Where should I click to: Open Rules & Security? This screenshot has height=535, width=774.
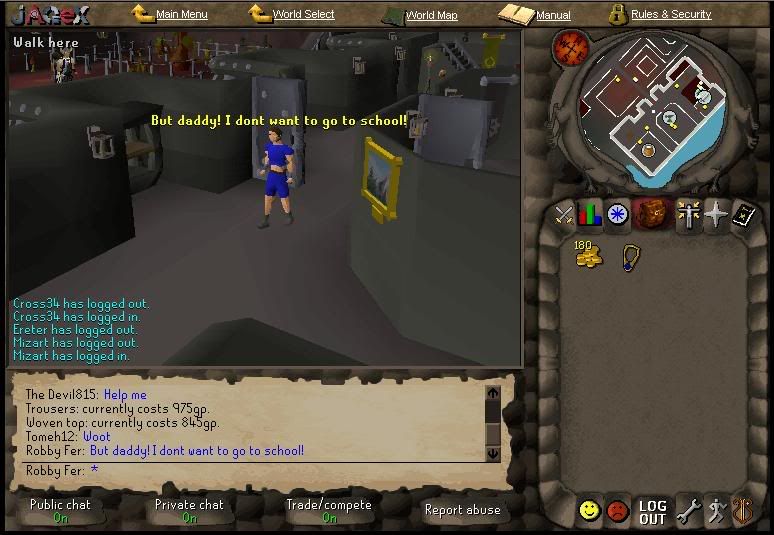671,15
